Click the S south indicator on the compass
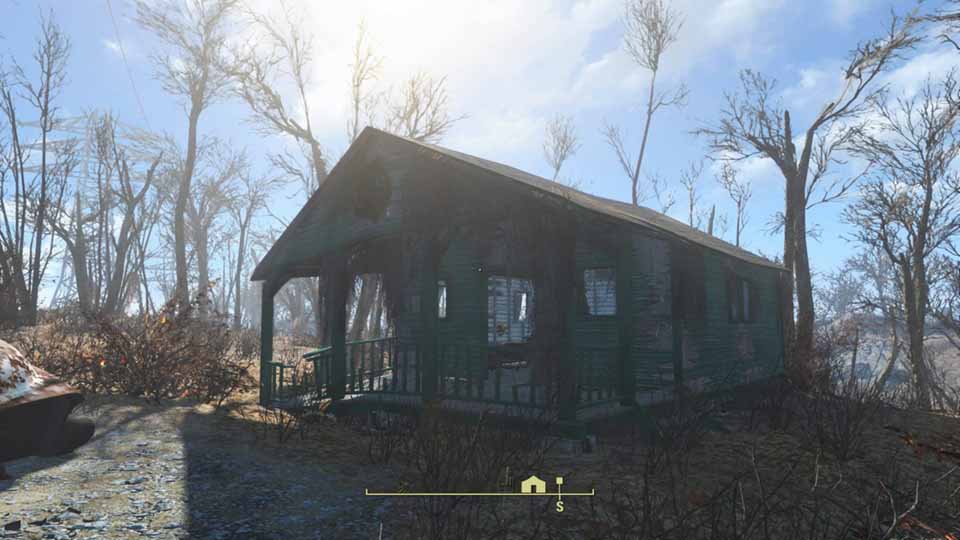Screen dimensions: 960x540 pos(559,507)
